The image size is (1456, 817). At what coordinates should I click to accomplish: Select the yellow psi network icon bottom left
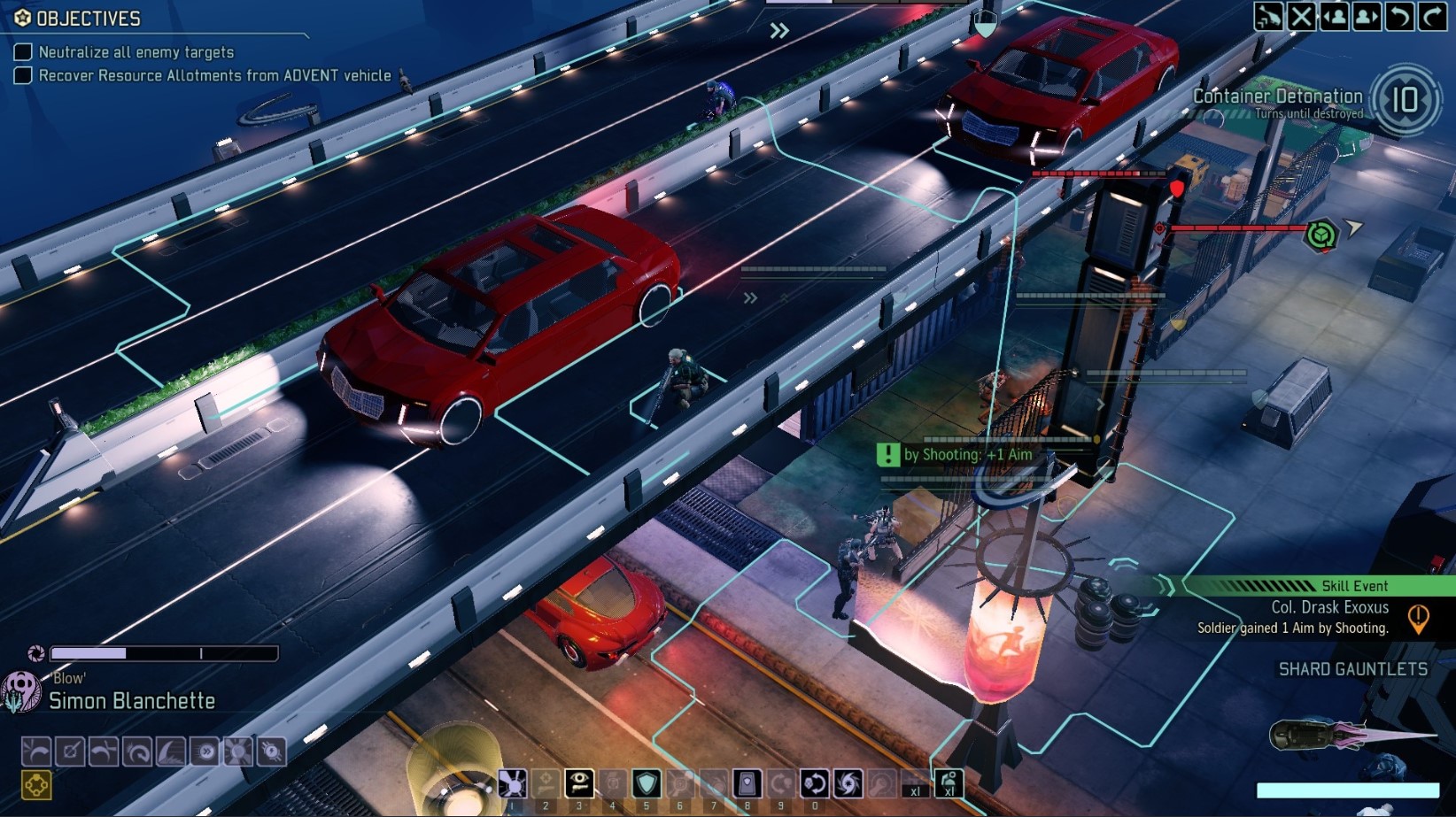[35, 782]
